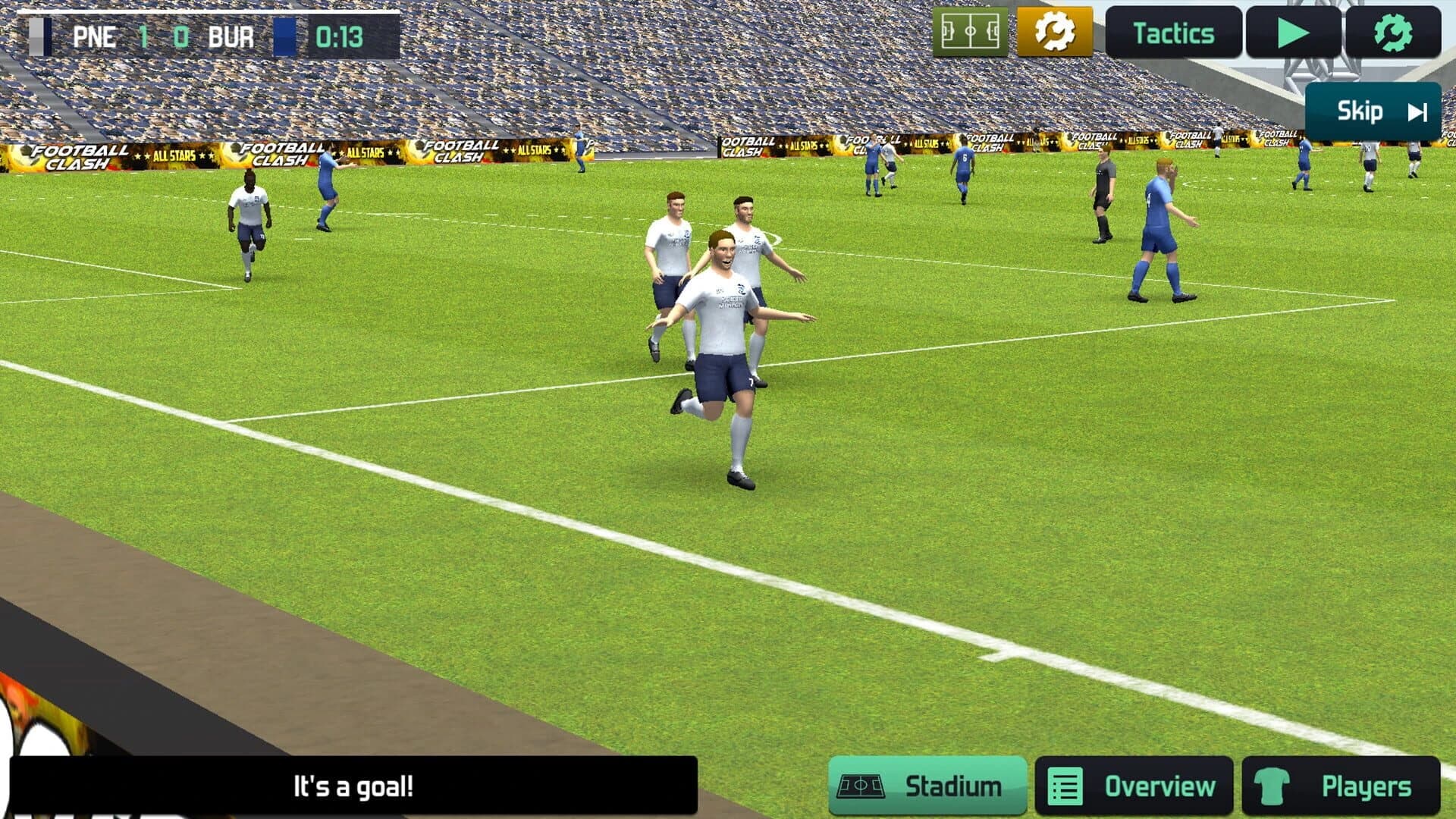Switch to the Stadium view
This screenshot has width=1456, height=819.
925,786
